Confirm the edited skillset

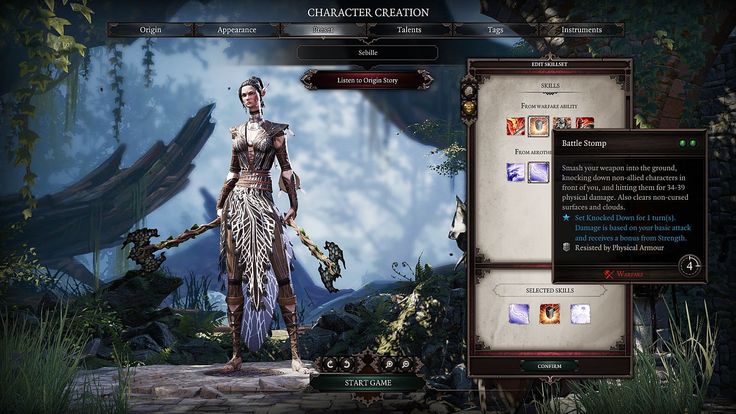pos(548,366)
